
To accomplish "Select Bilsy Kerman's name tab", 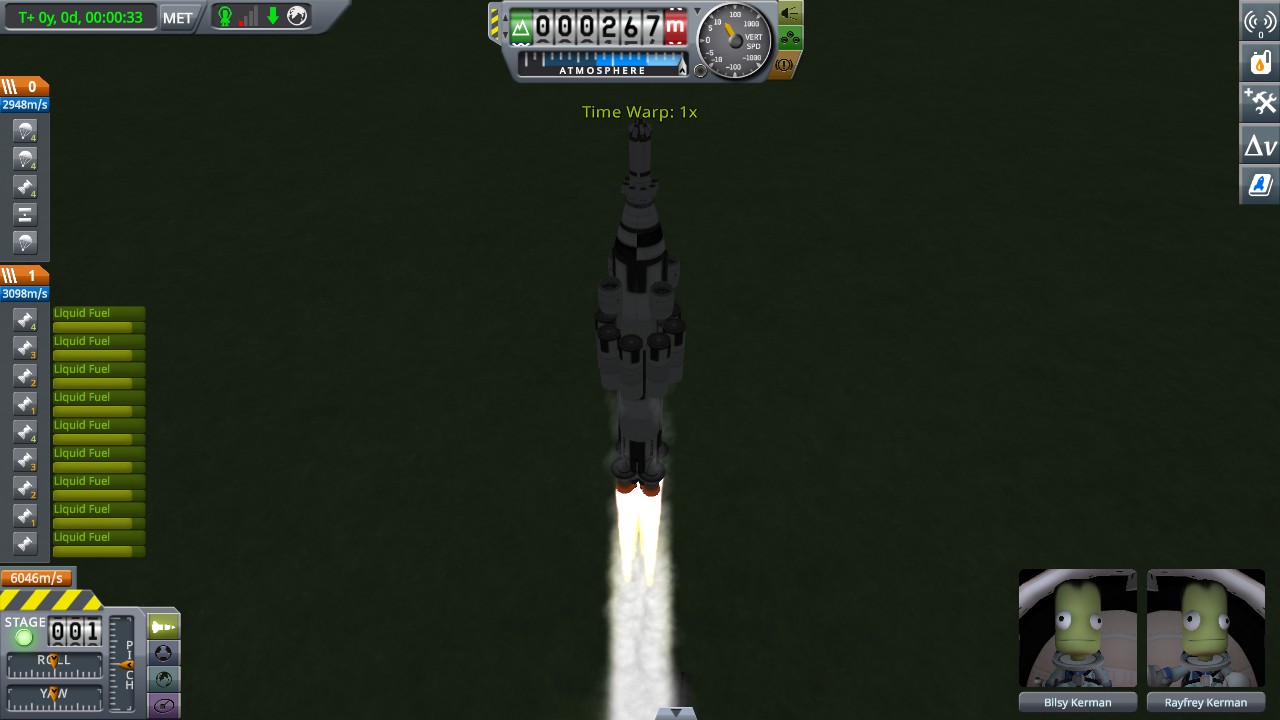I will pyautogui.click(x=1077, y=702).
